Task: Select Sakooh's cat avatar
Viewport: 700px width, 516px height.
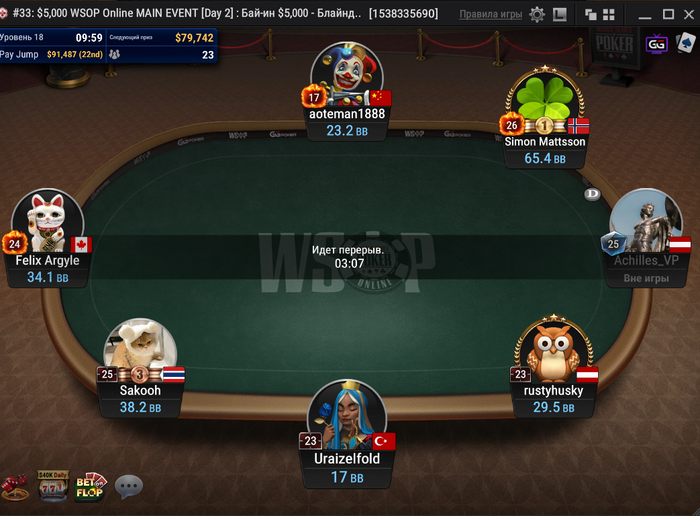Action: coord(141,352)
